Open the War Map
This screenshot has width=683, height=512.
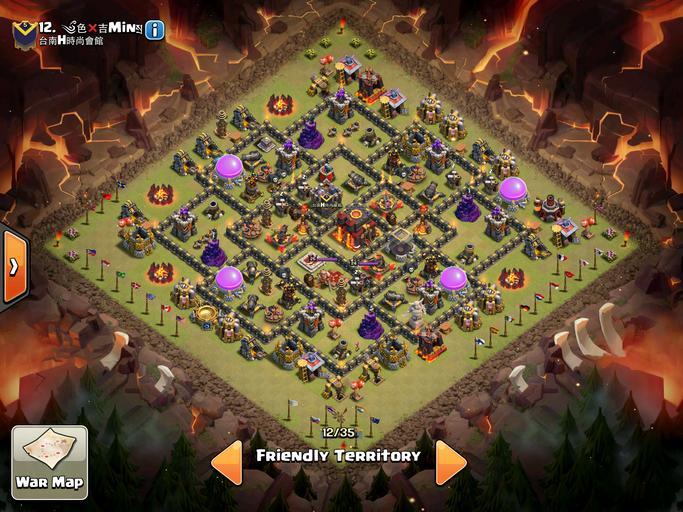coord(49,462)
